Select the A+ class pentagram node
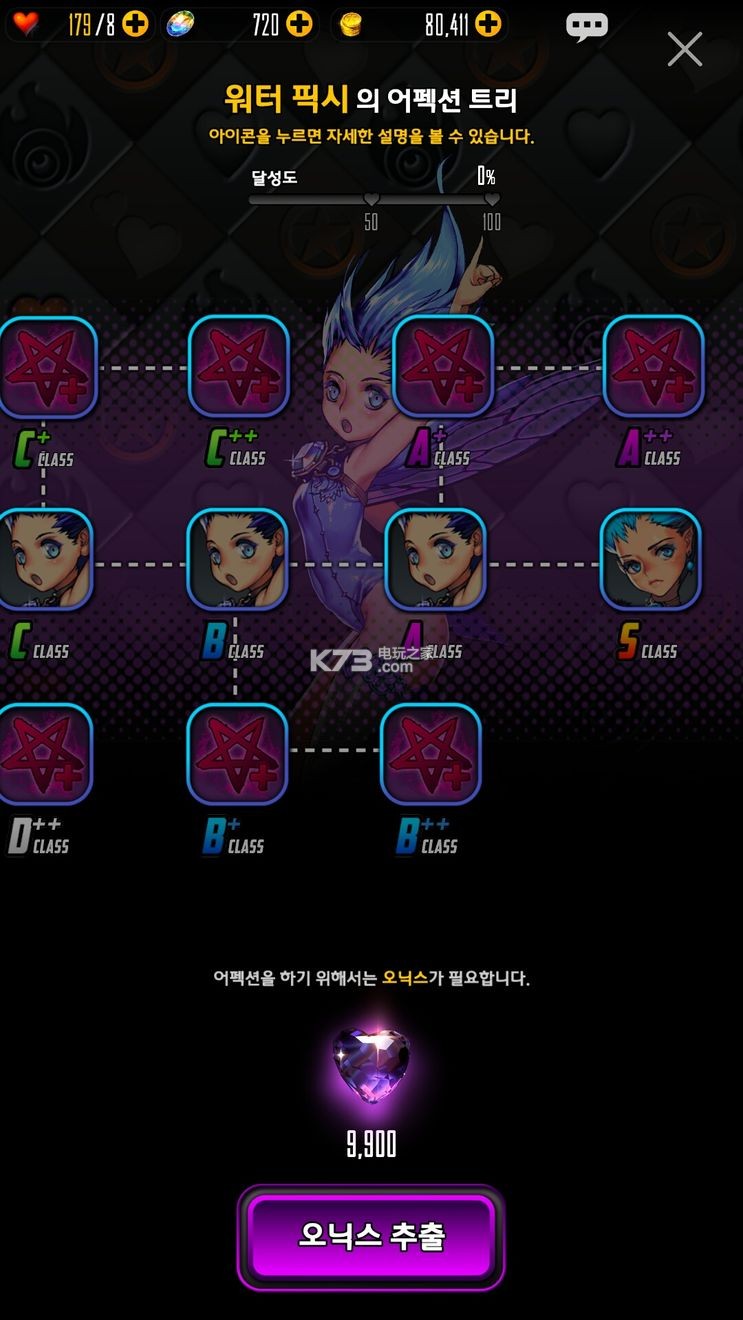 [x=442, y=367]
